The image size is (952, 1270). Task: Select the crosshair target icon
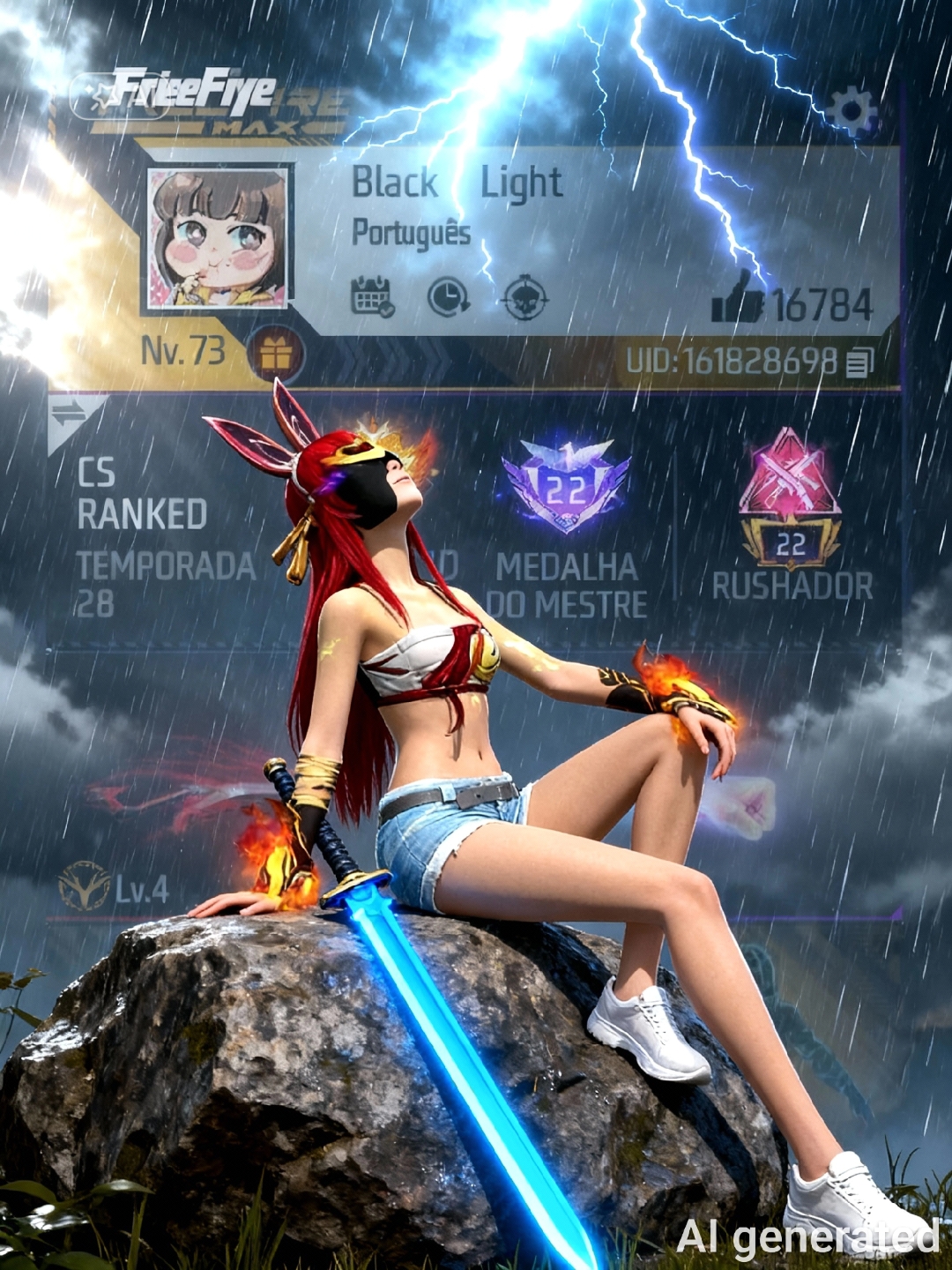click(525, 298)
